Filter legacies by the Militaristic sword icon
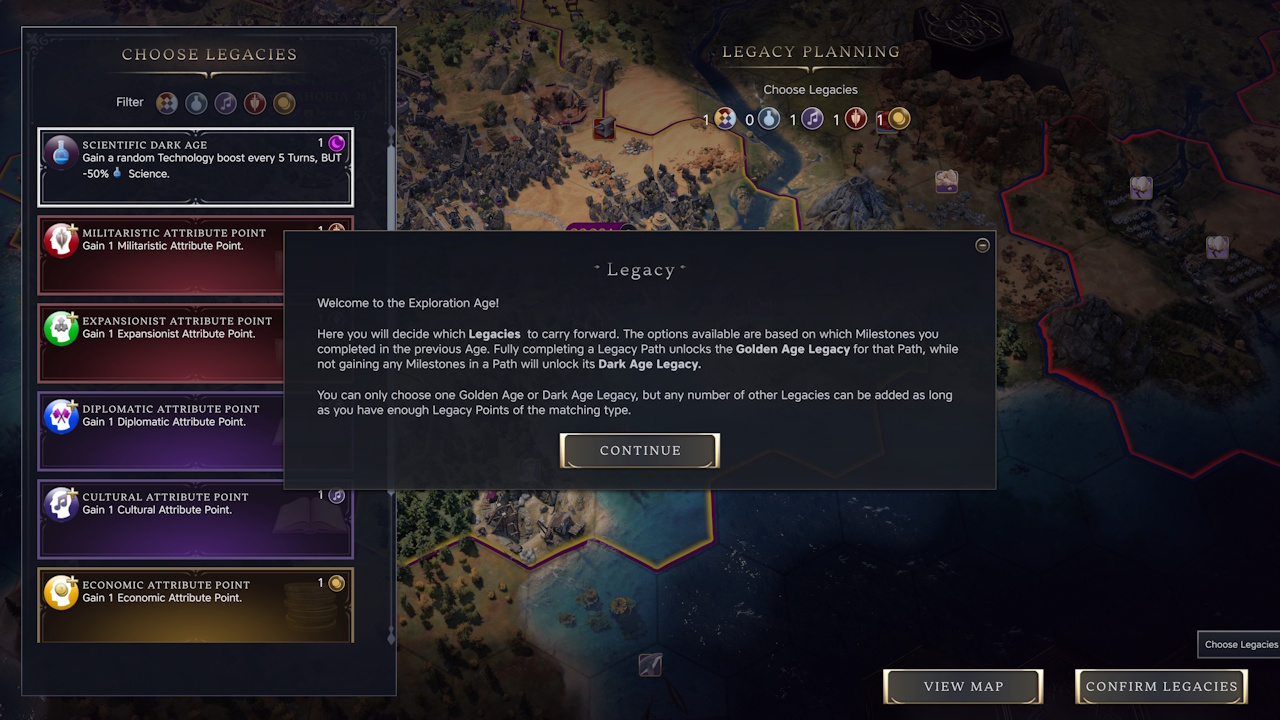Viewport: 1280px width, 720px height. click(x=255, y=102)
